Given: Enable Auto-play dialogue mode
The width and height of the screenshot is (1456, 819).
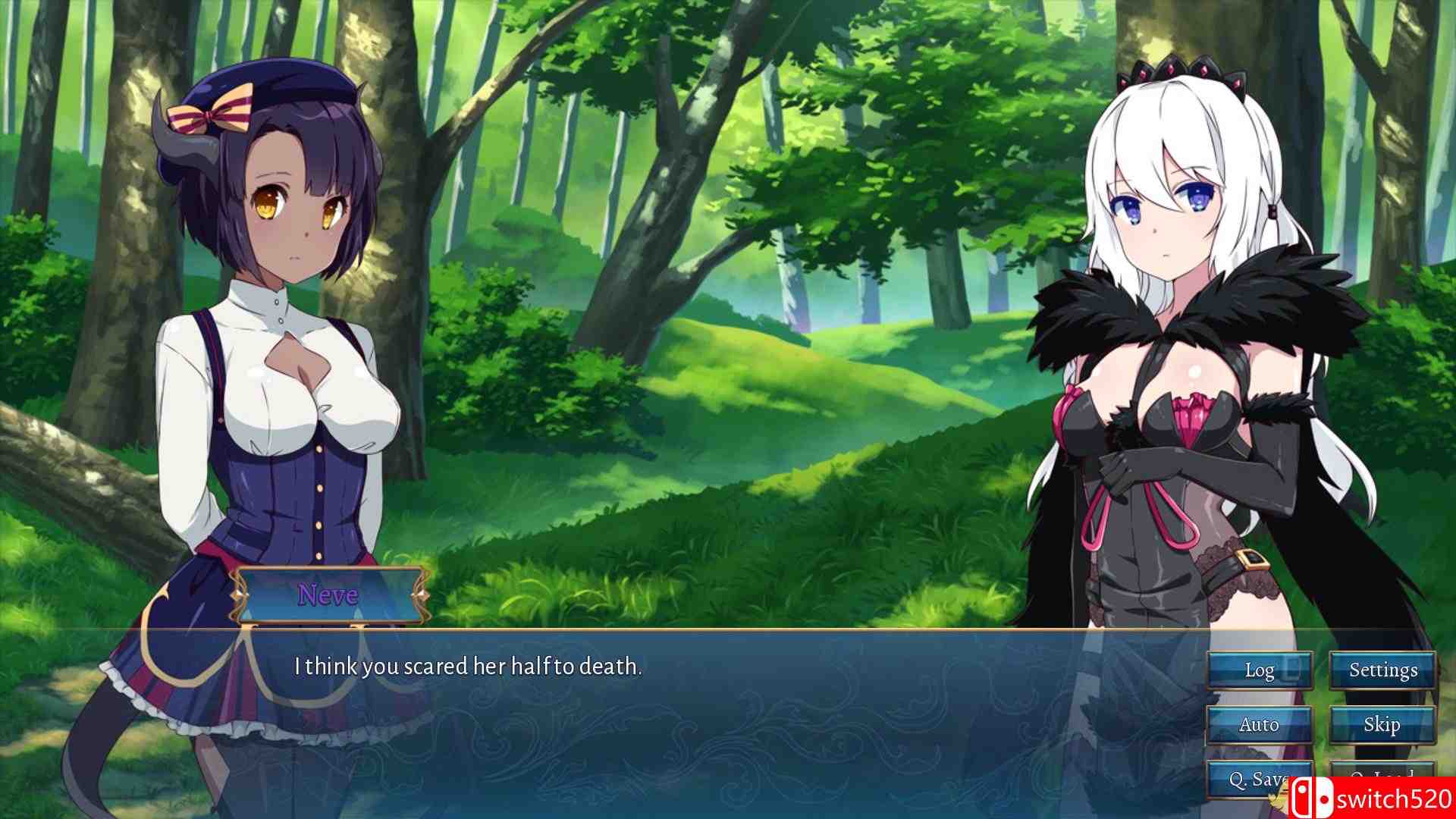Looking at the screenshot, I should [x=1260, y=724].
